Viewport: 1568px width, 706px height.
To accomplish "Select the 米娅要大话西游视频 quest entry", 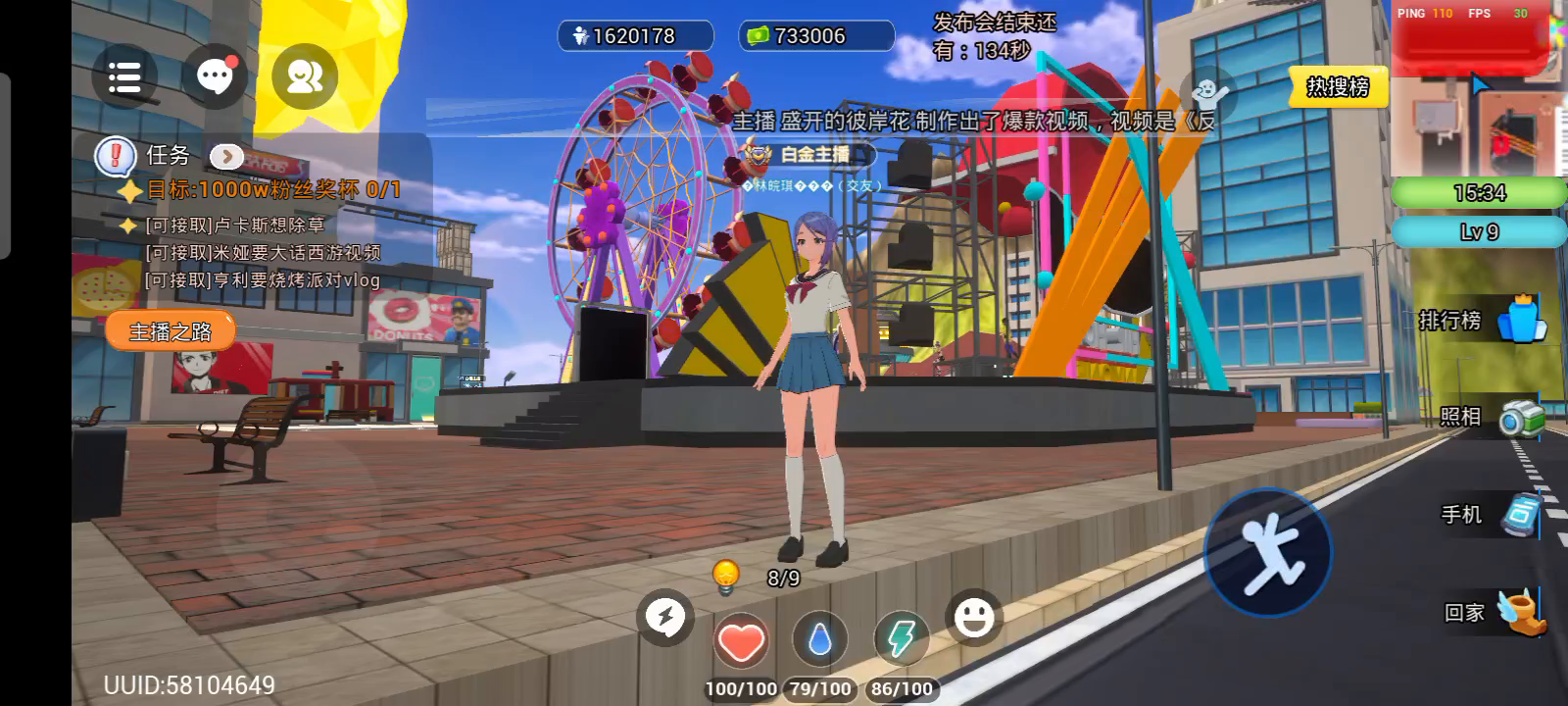I will (x=263, y=253).
